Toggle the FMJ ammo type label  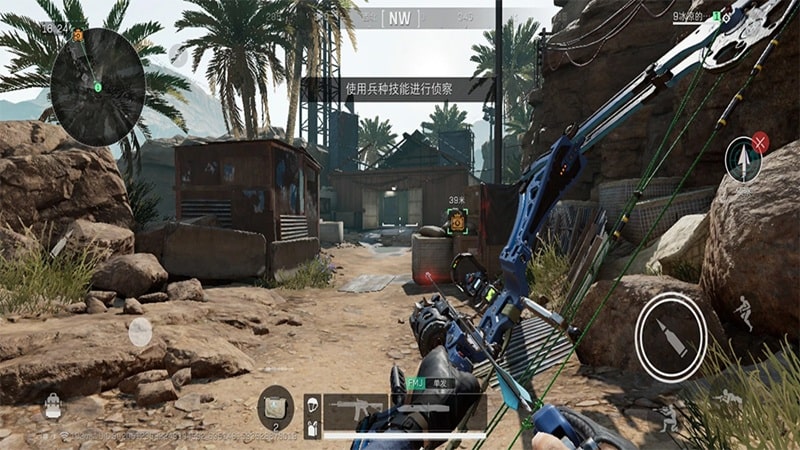(416, 383)
